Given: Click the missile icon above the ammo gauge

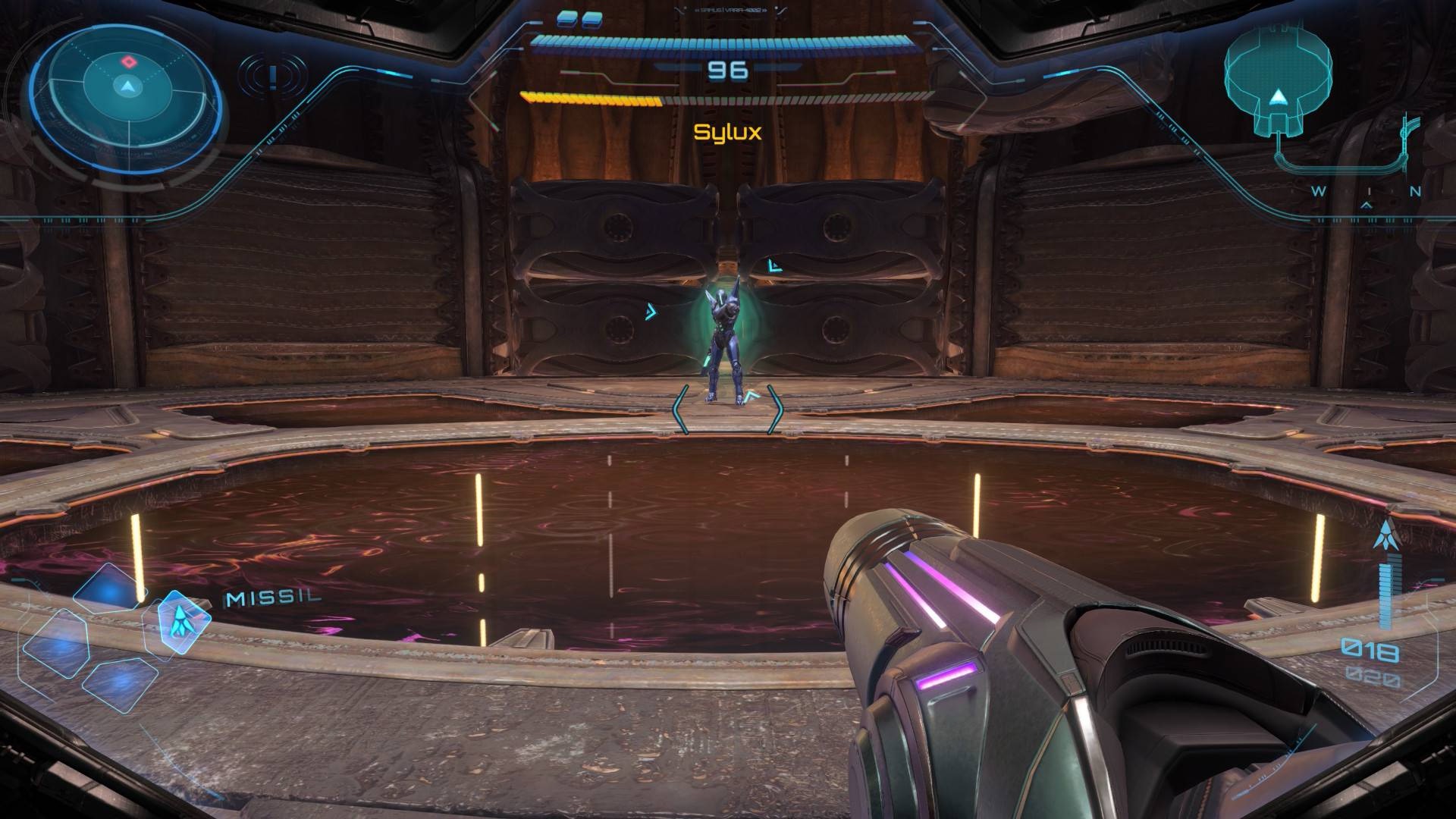Looking at the screenshot, I should pos(1386,535).
